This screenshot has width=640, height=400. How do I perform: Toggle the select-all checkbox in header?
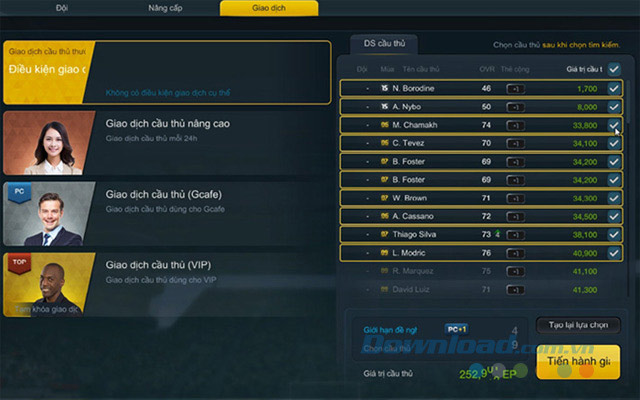[x=614, y=69]
